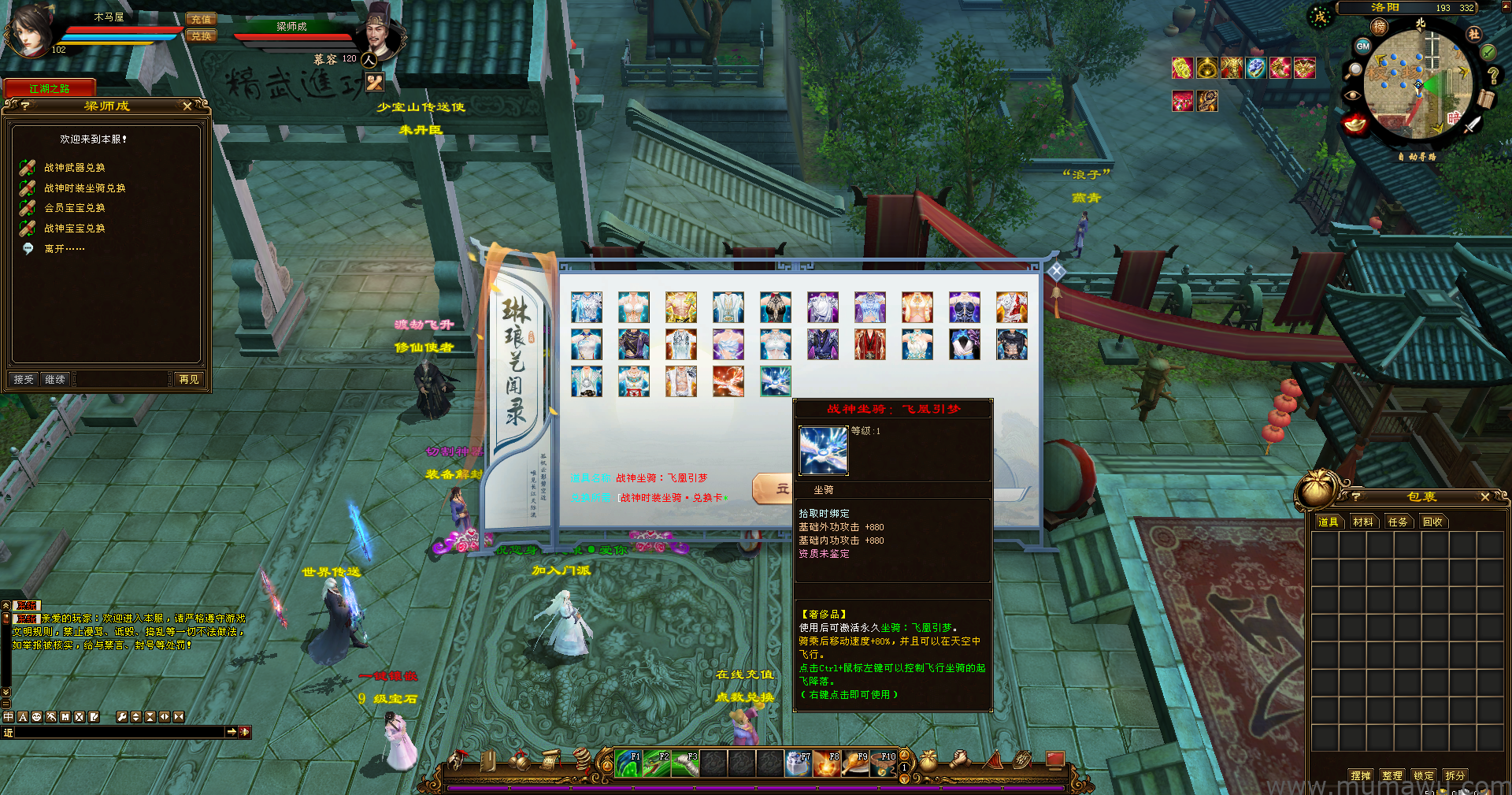Image resolution: width=1512 pixels, height=795 pixels.
Task: Close the 梁师成 dialogue window
Action: [x=187, y=106]
